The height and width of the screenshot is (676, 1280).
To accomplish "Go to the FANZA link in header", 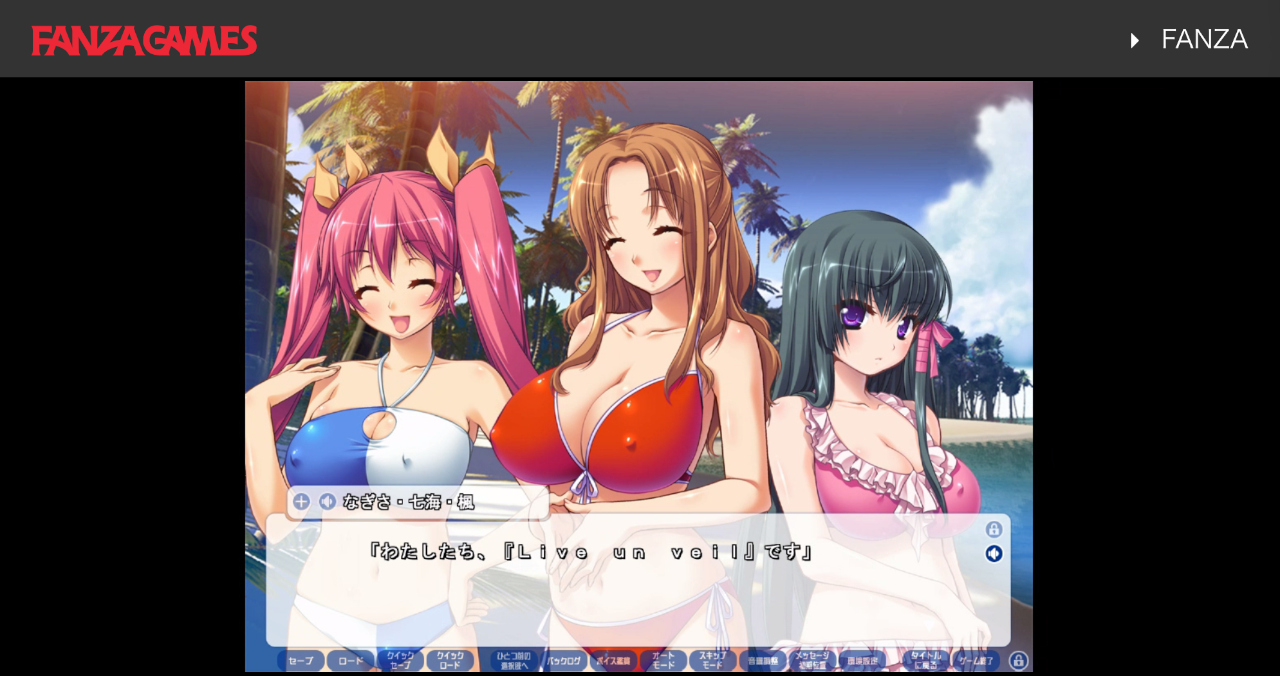I will click(x=1203, y=40).
